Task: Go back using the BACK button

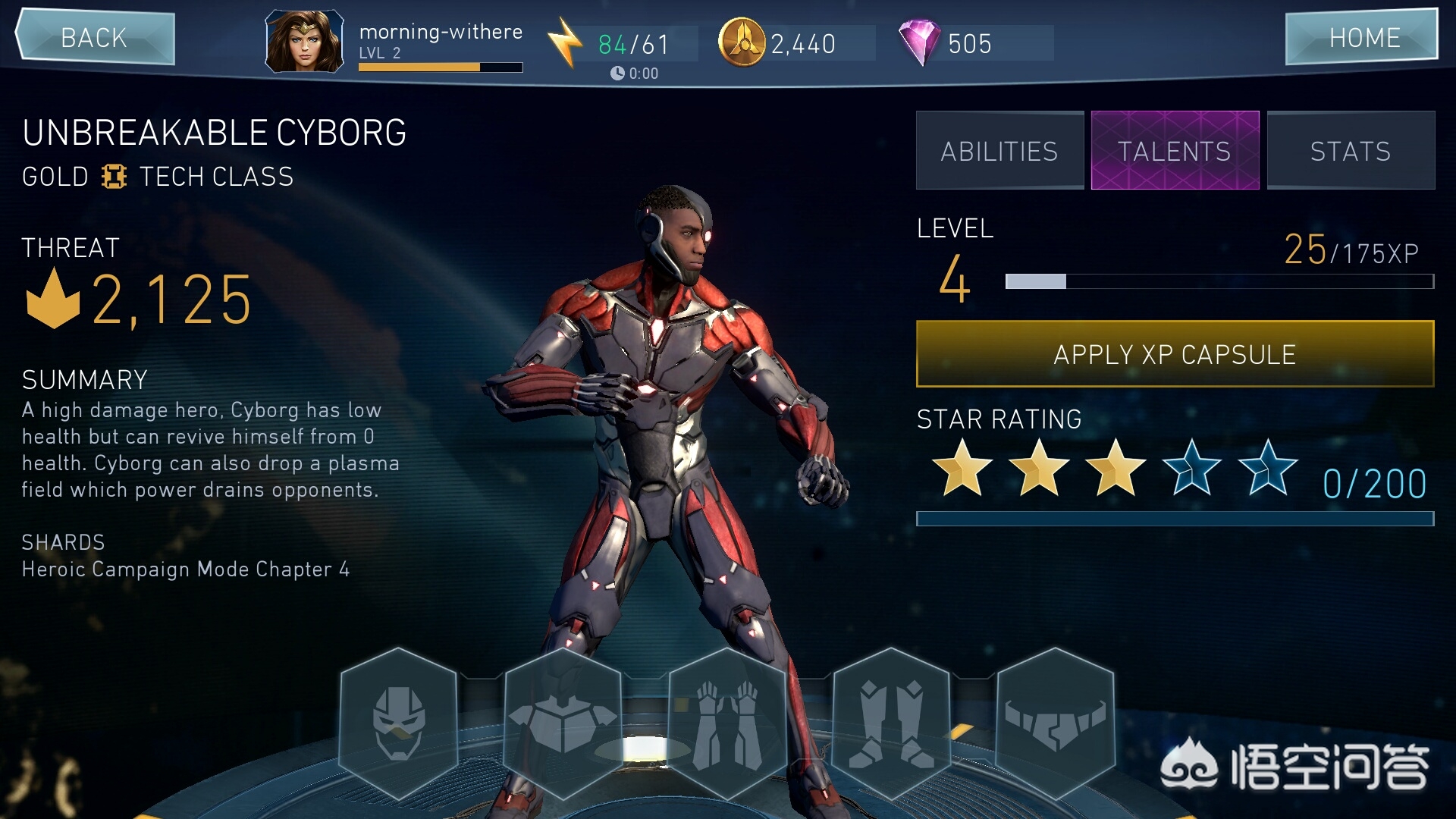Action: pos(95,37)
